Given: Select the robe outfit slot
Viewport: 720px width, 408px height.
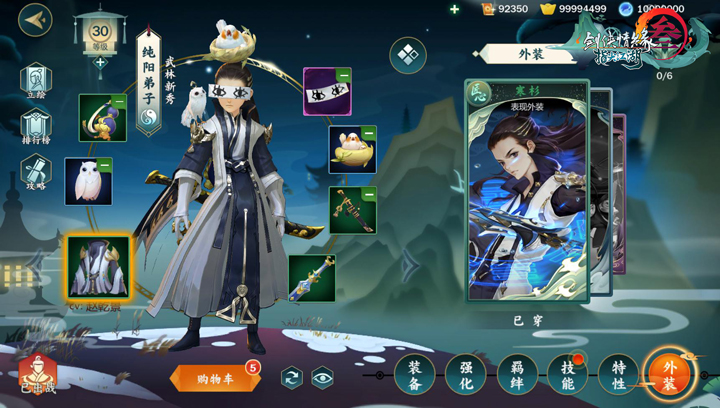Looking at the screenshot, I should pos(98,267).
